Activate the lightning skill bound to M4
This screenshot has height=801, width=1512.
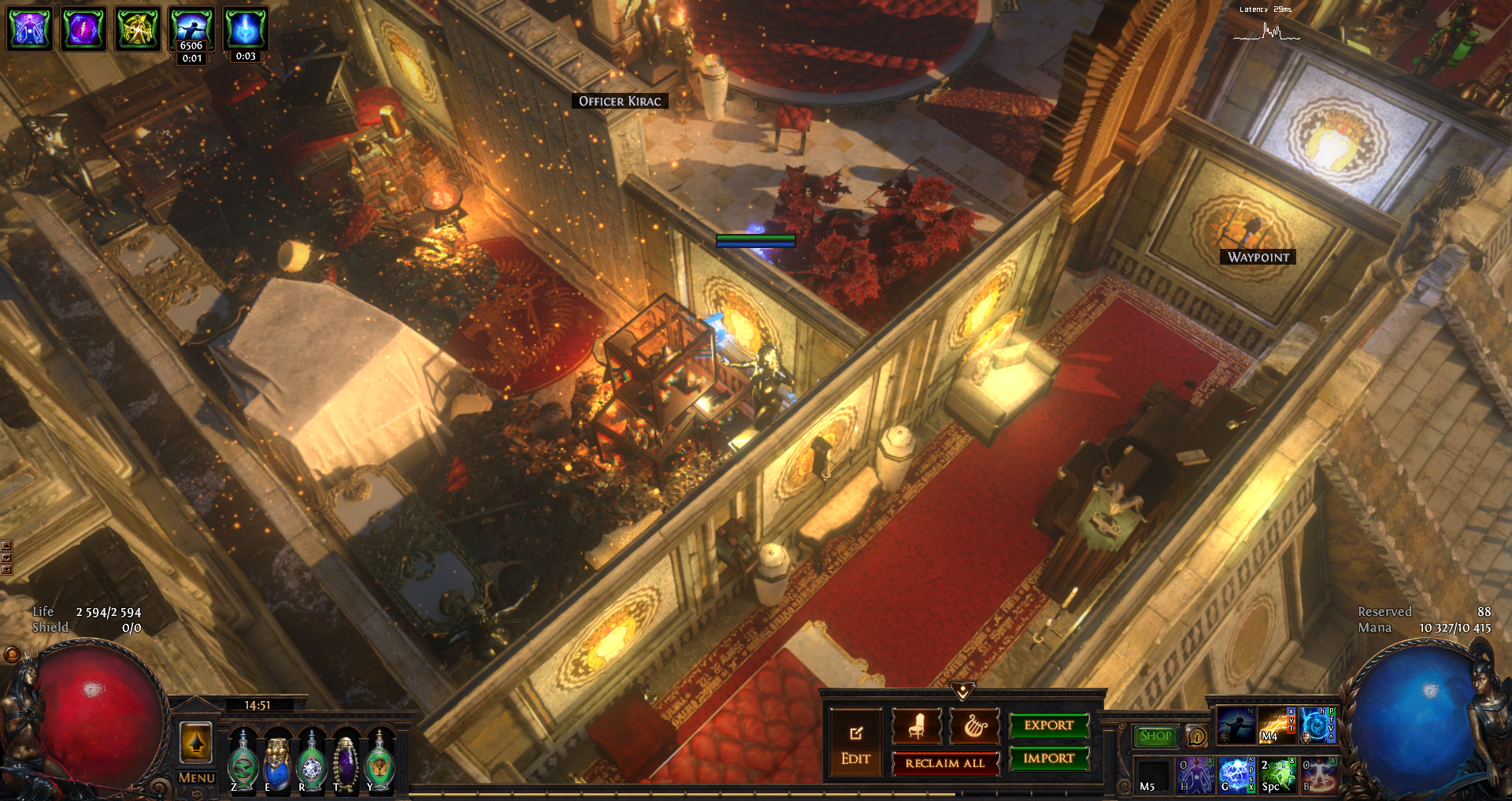1277,725
